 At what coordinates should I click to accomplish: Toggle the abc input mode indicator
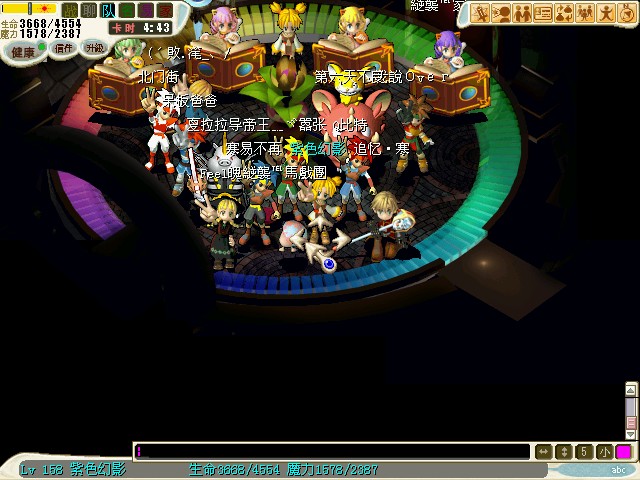pos(619,469)
